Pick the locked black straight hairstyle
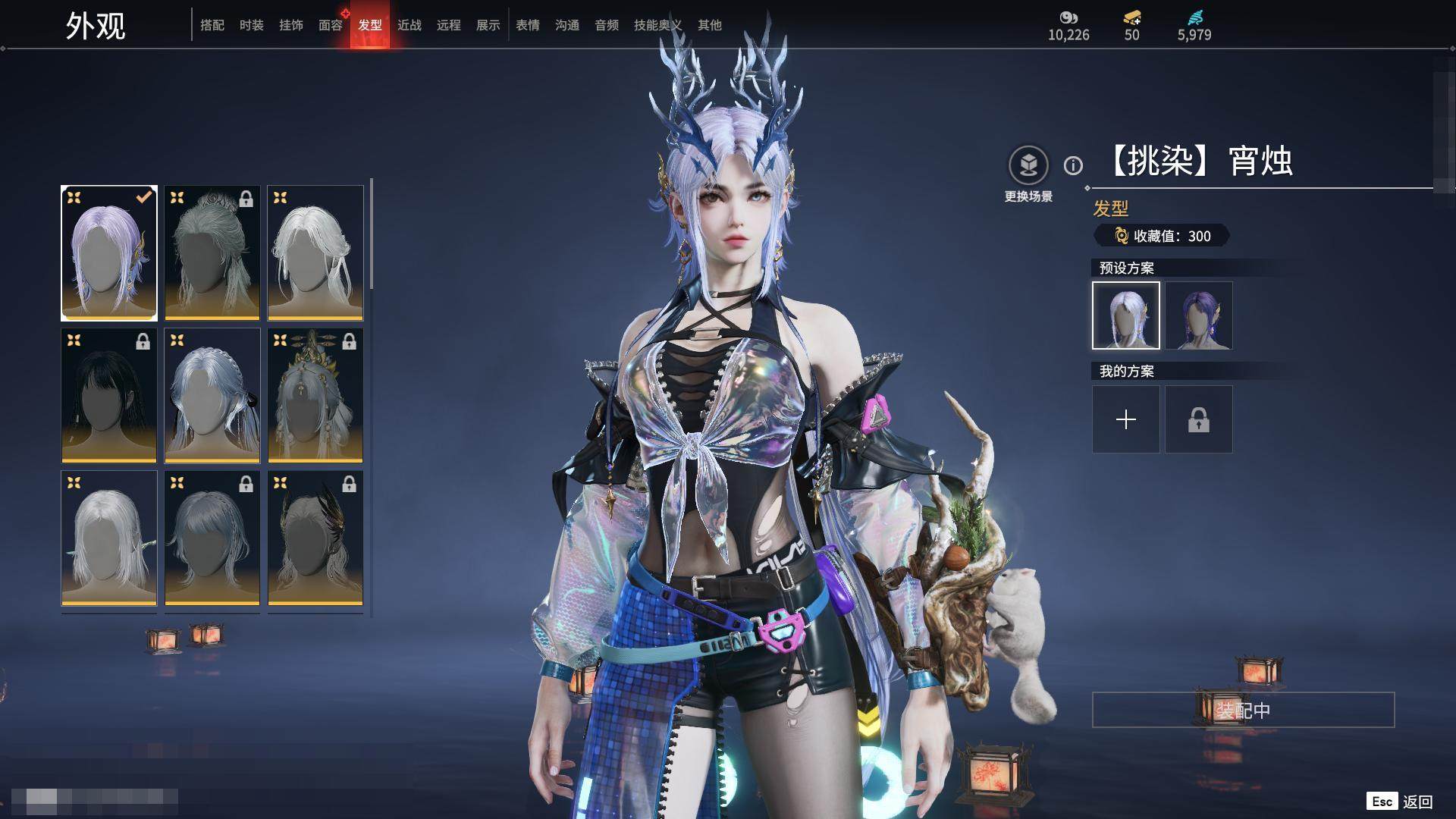Image resolution: width=1456 pixels, height=819 pixels. click(x=109, y=395)
